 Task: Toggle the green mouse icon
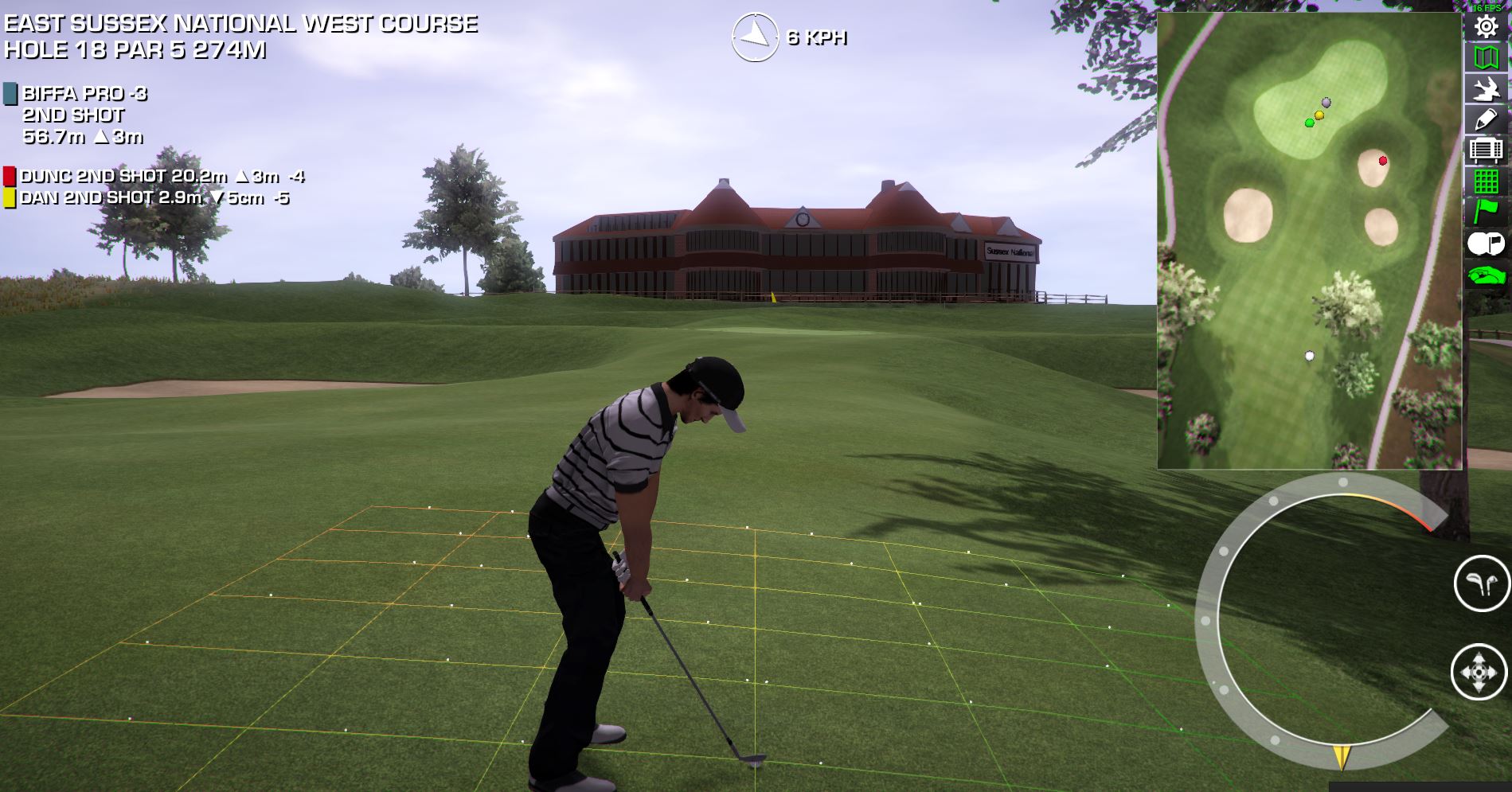click(x=1486, y=275)
